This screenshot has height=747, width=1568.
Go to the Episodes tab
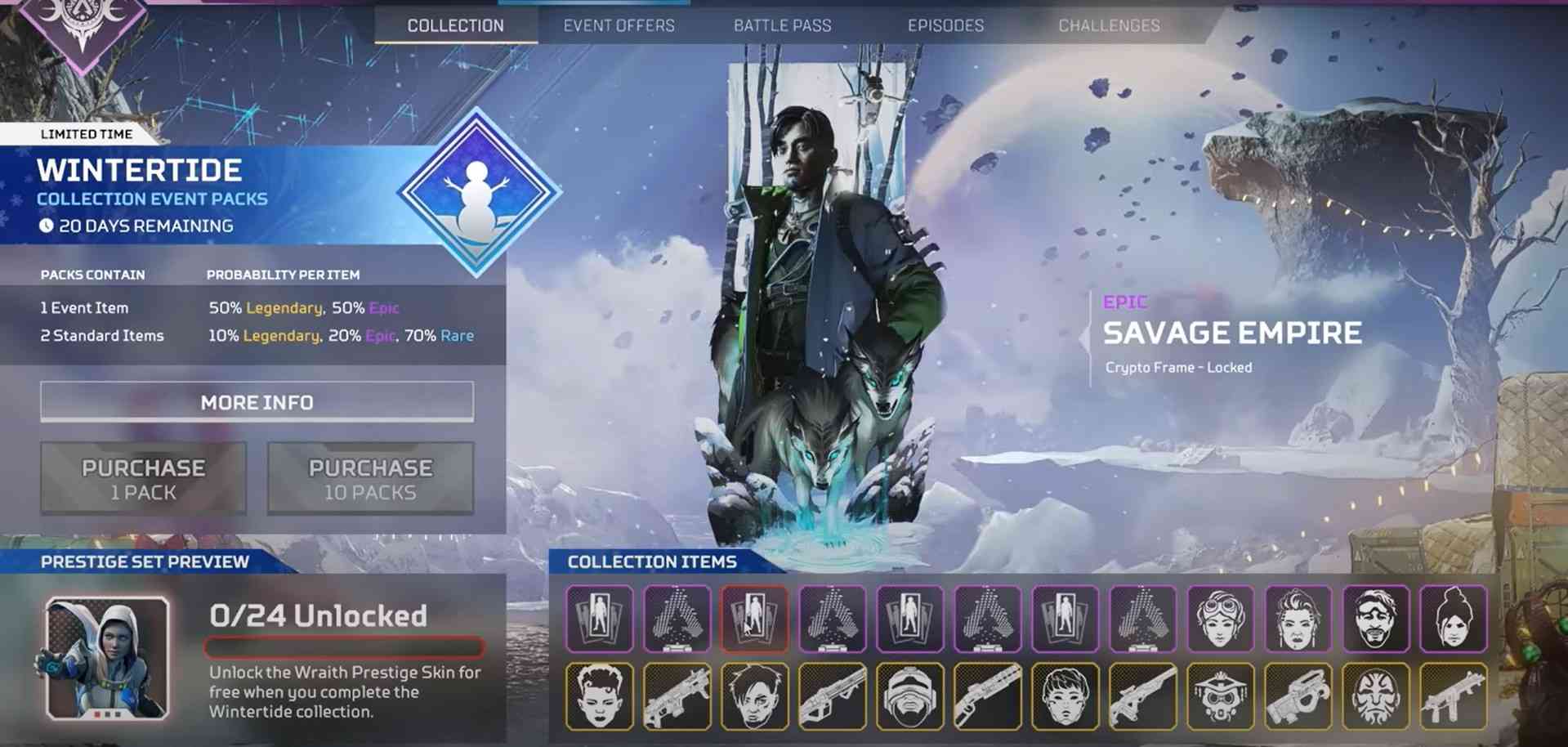(x=945, y=25)
